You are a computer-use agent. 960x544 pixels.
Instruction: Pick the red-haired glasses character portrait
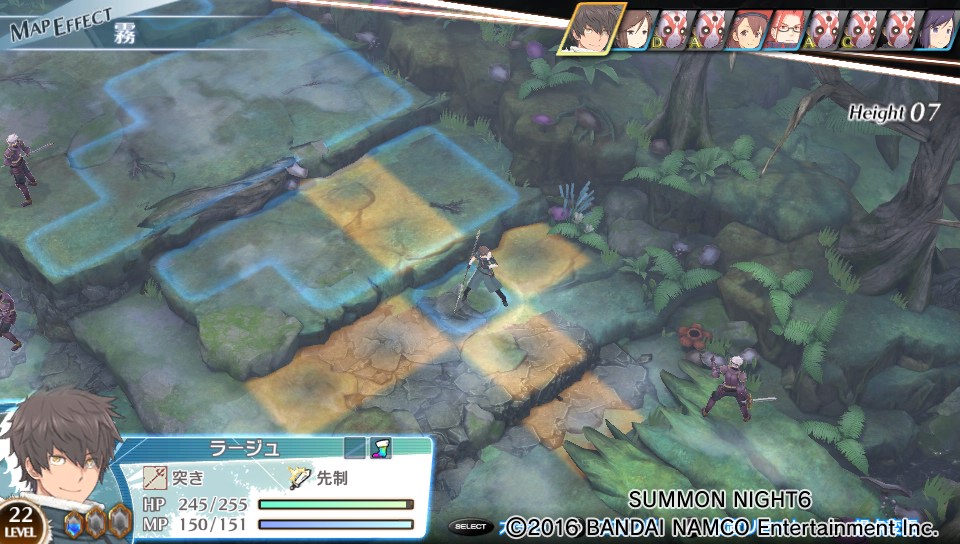[x=786, y=32]
